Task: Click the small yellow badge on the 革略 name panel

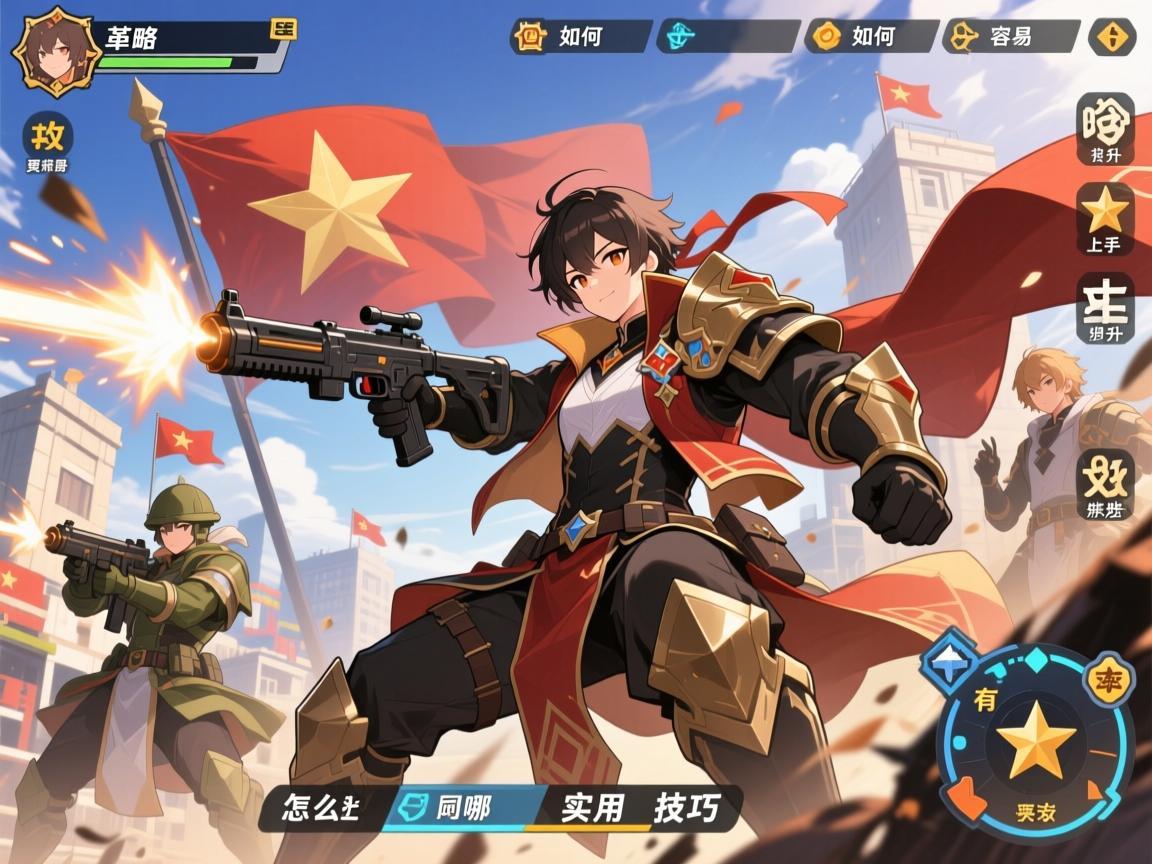Action: tap(283, 29)
